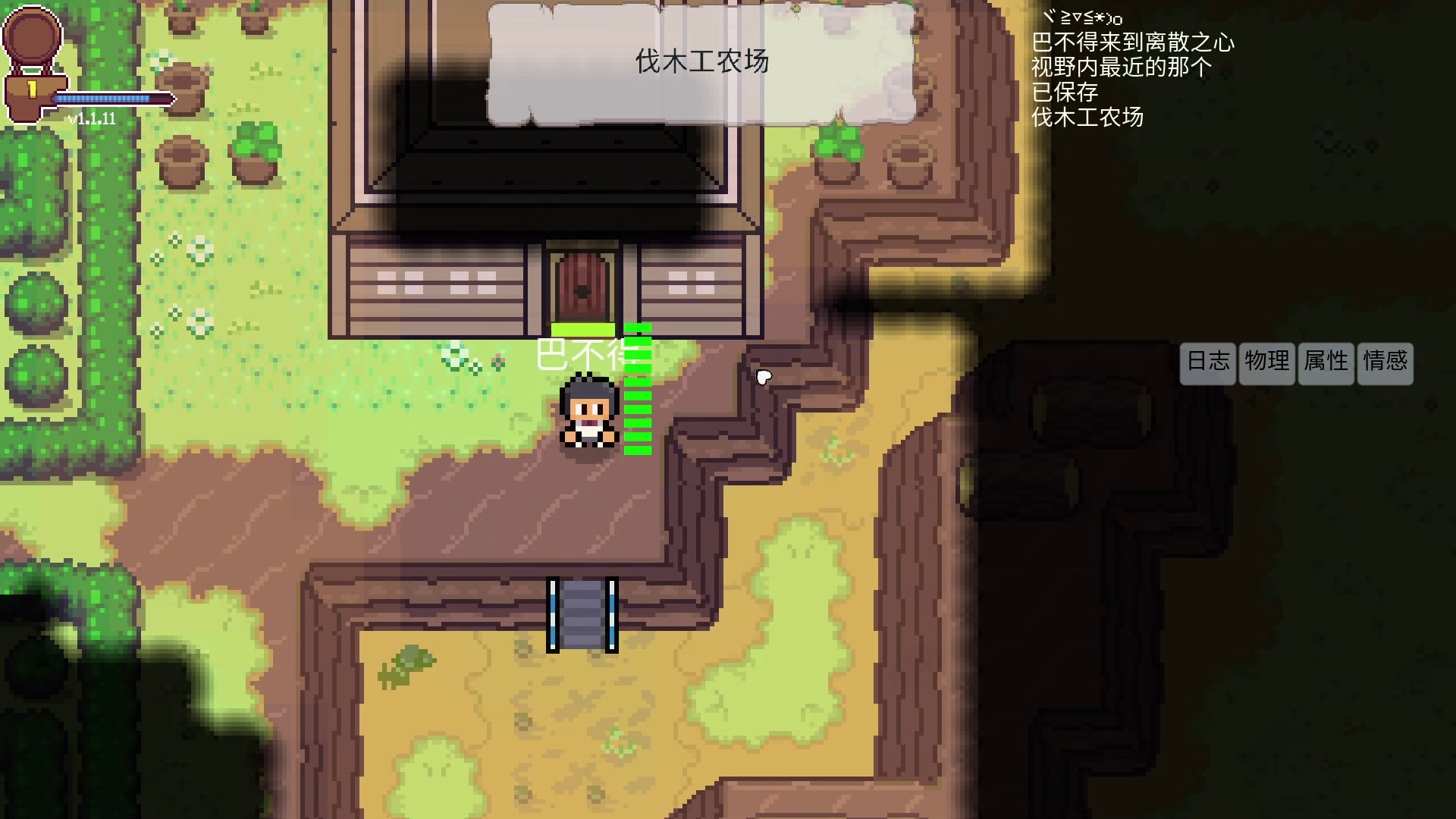Open the 属性 panel

pos(1325,363)
